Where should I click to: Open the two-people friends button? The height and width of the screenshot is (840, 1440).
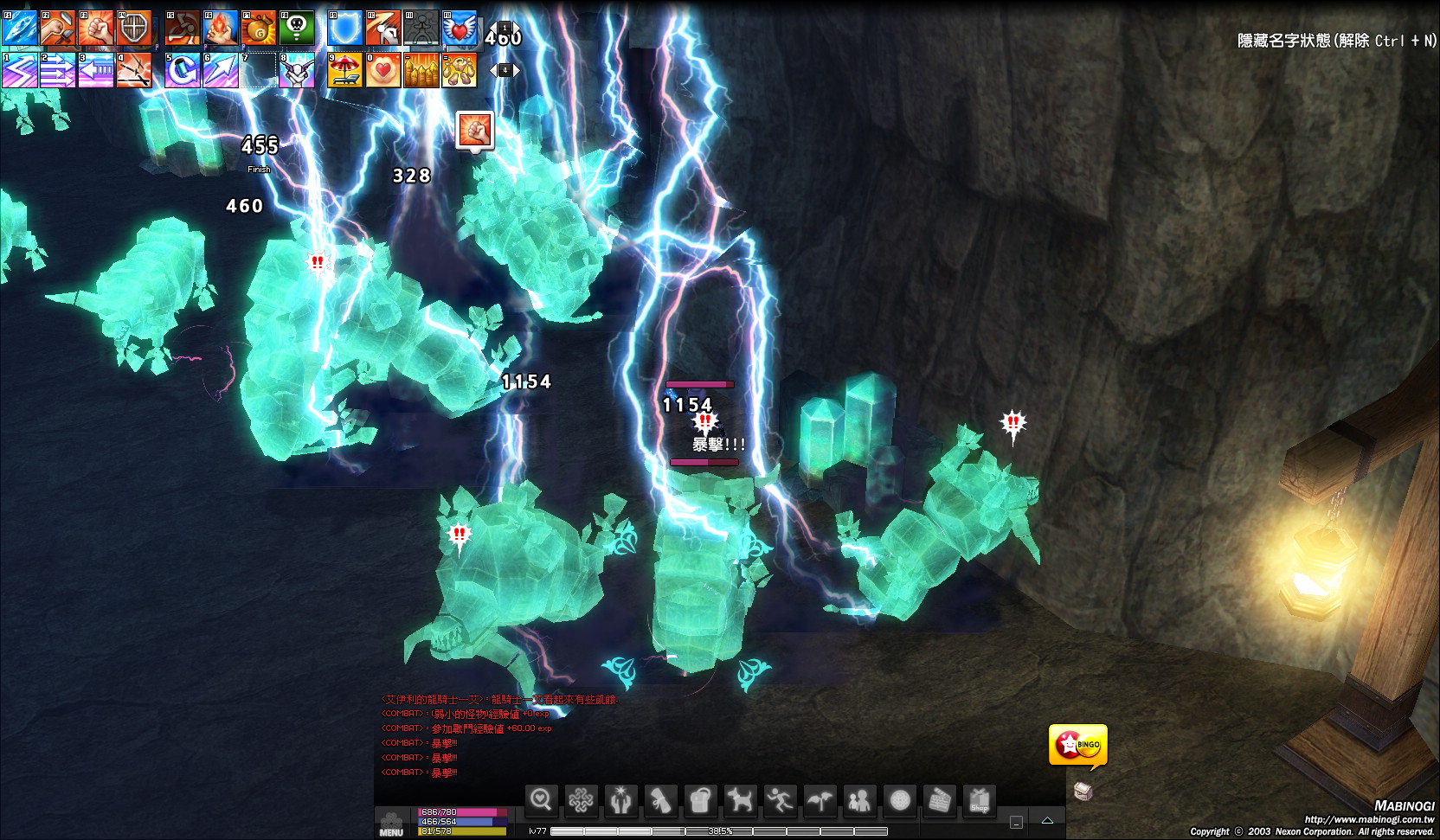click(859, 800)
